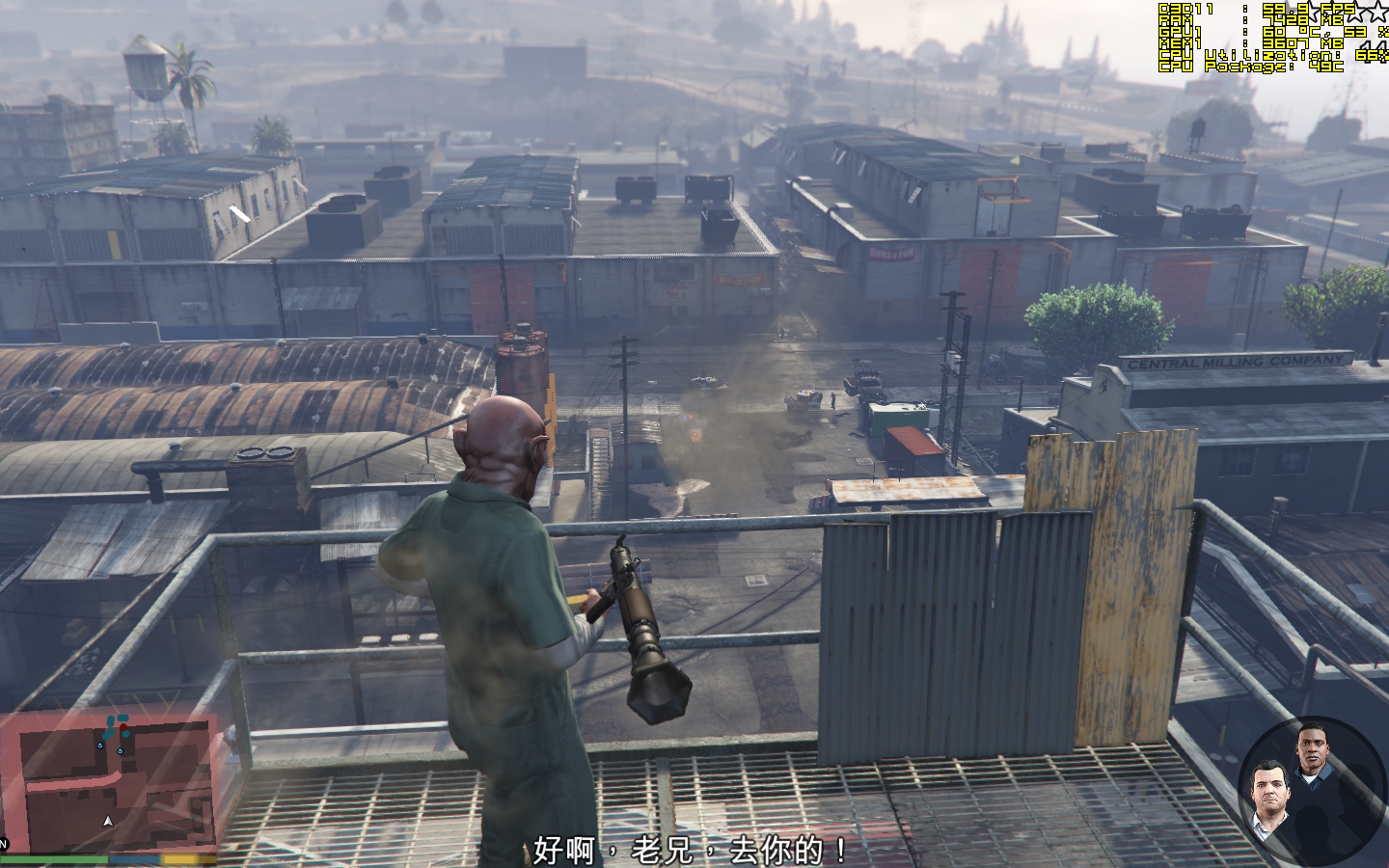Screen dimensions: 1389x868
Task: Click the red enemy blip on the minimap
Action: pos(123,727)
